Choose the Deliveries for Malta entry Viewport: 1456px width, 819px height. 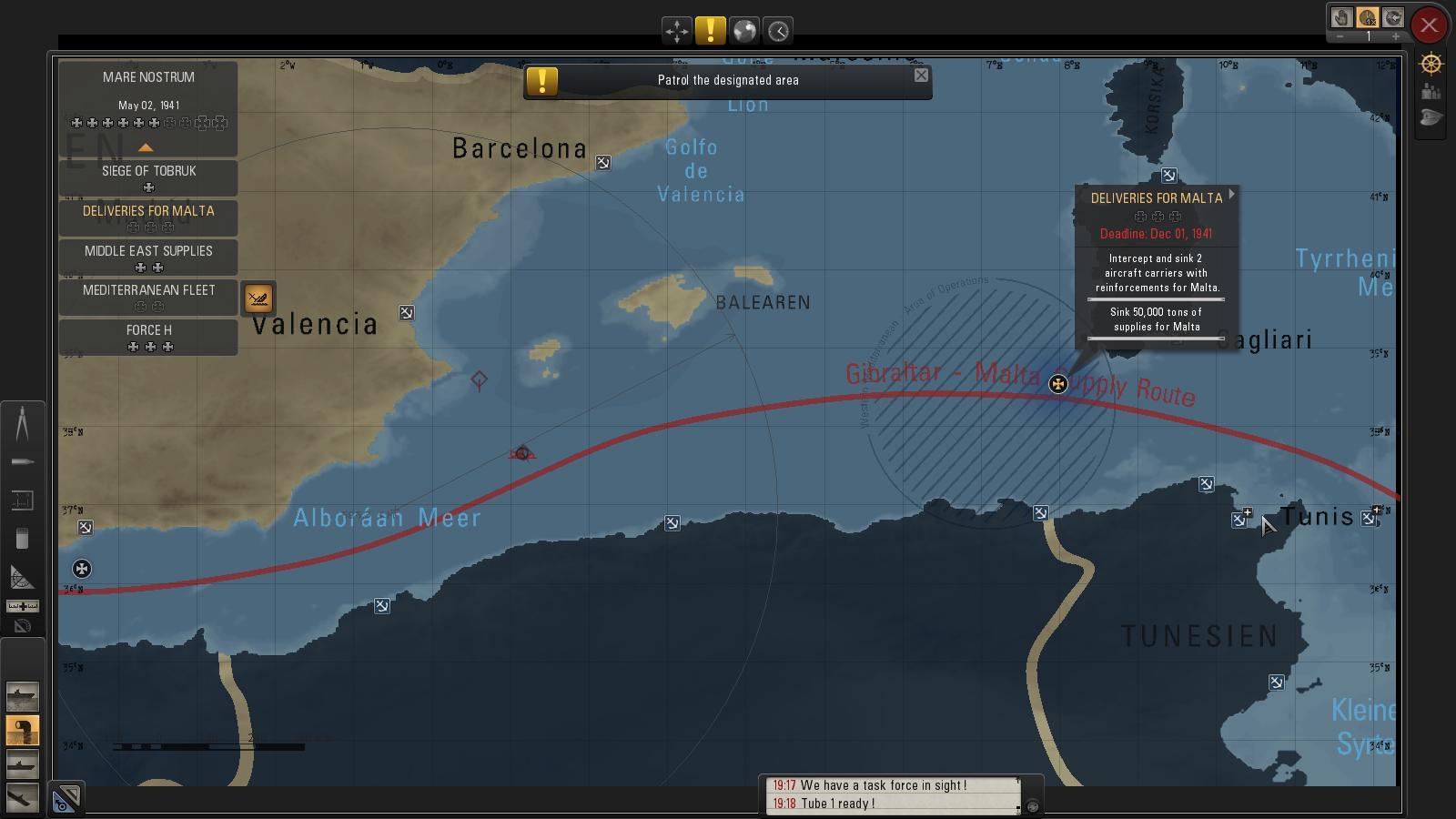tap(148, 217)
